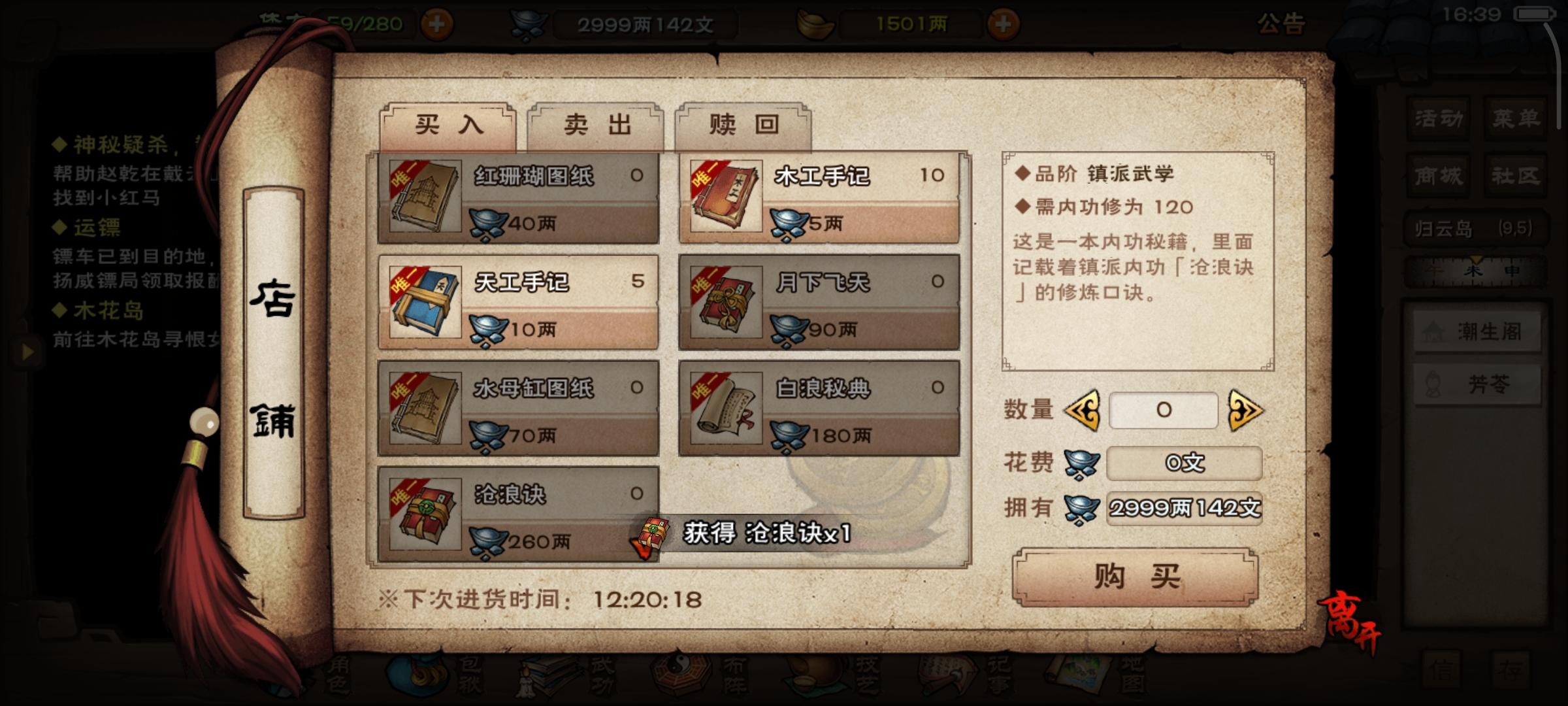Click the right arrow to increase 数量
Viewport: 1568px width, 706px height.
coord(1246,410)
